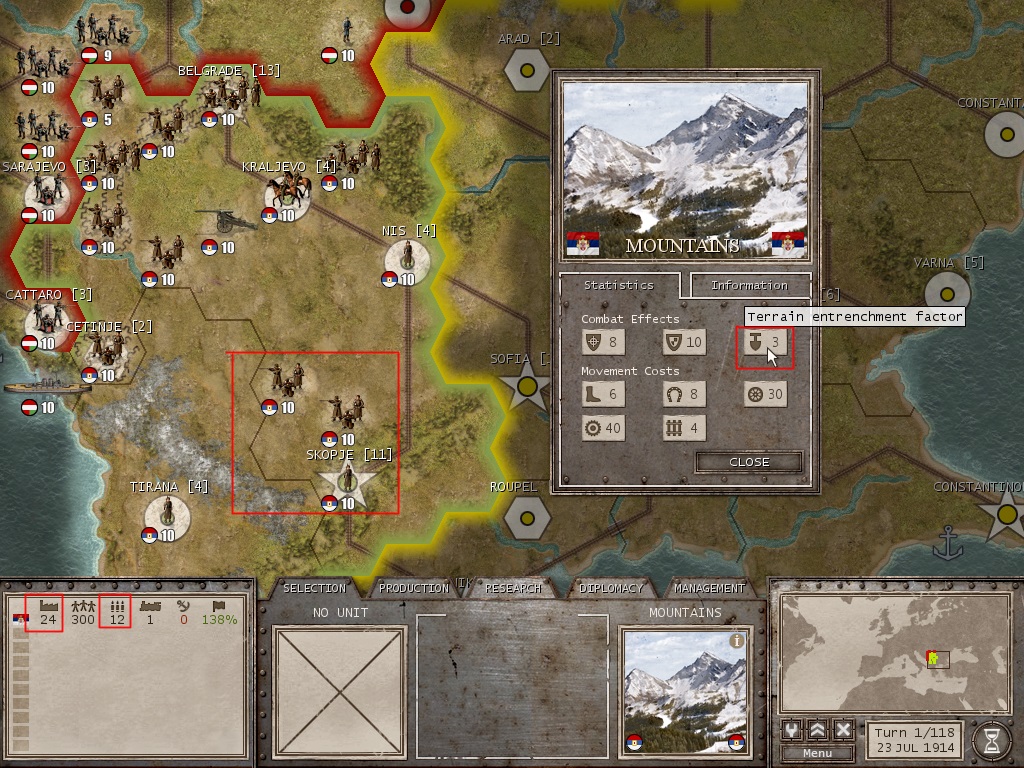The width and height of the screenshot is (1024, 768).
Task: Open the game Menu button
Action: (817, 753)
